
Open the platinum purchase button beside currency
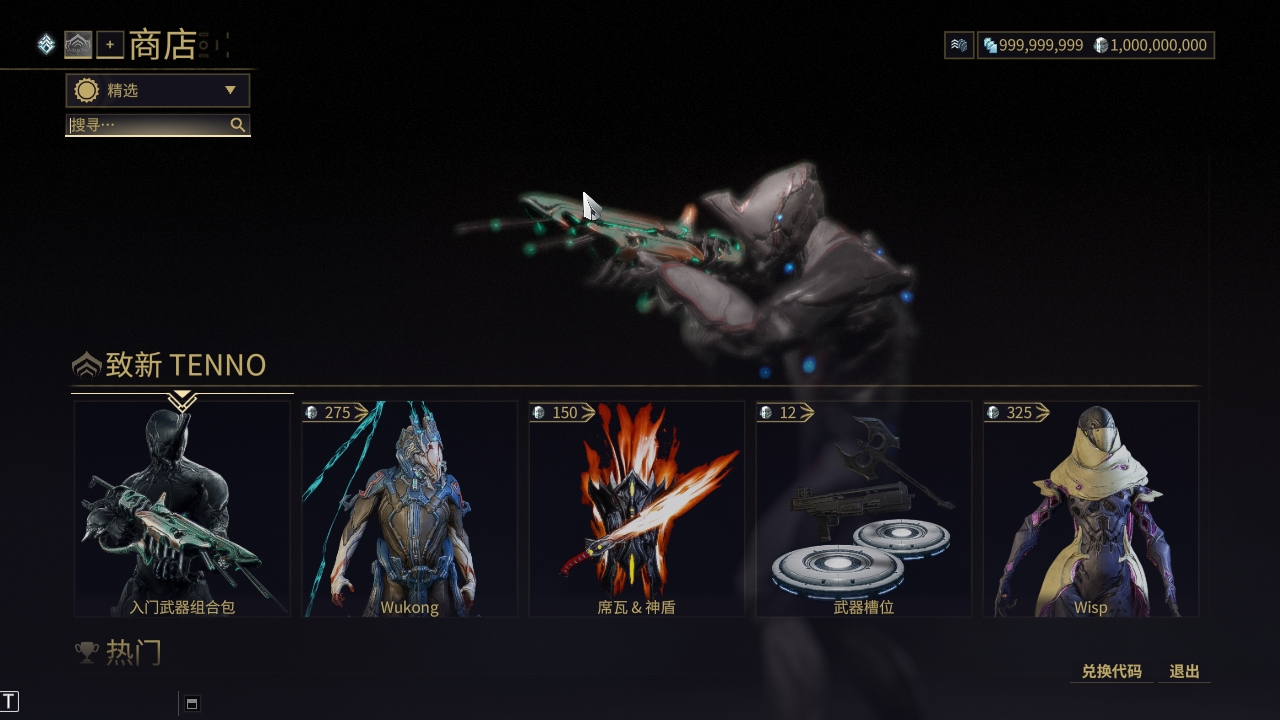pos(959,45)
